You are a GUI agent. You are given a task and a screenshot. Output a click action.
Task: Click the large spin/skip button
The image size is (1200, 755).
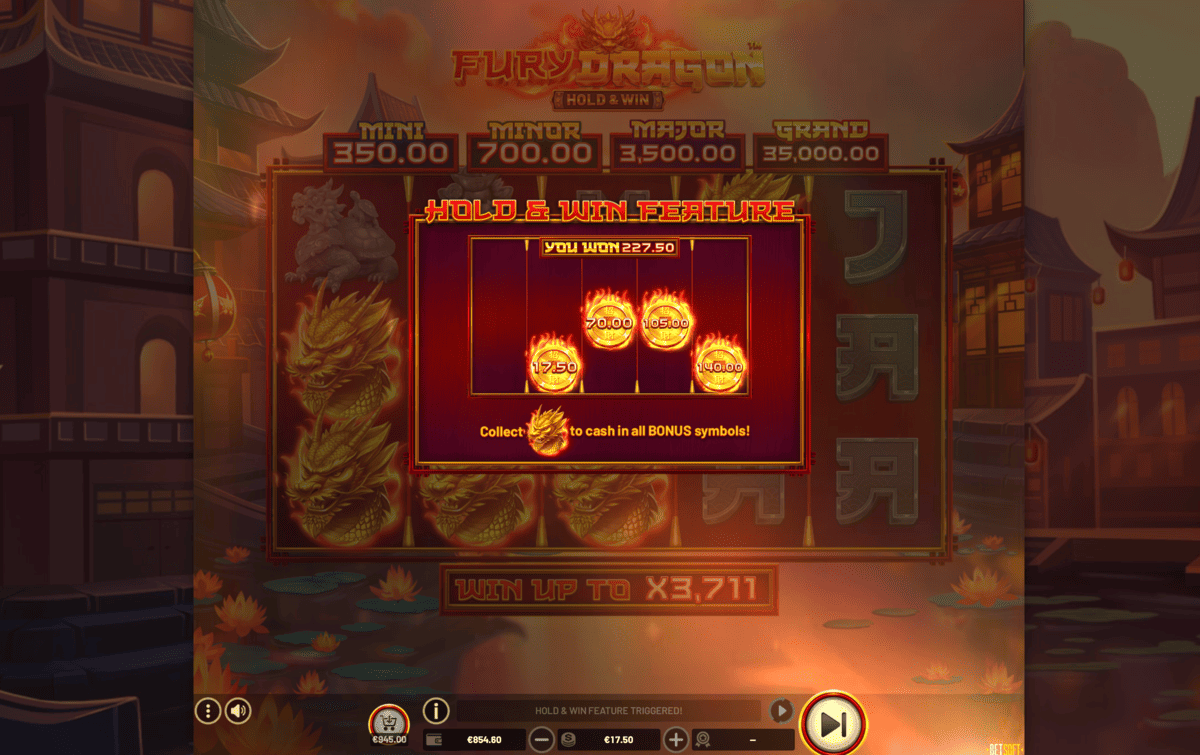click(834, 723)
